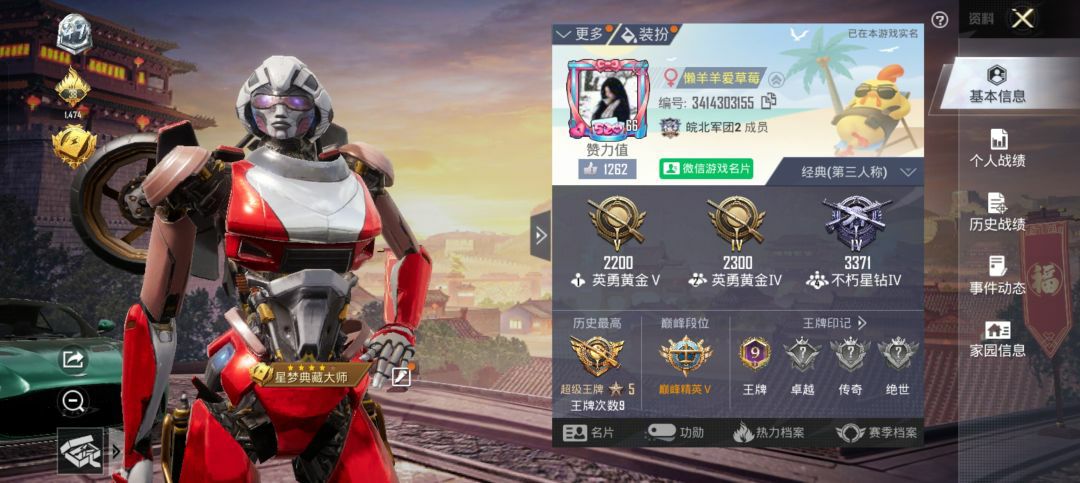Open the 基本信息 tab
Screen dimensions: 1080x483
997,85
